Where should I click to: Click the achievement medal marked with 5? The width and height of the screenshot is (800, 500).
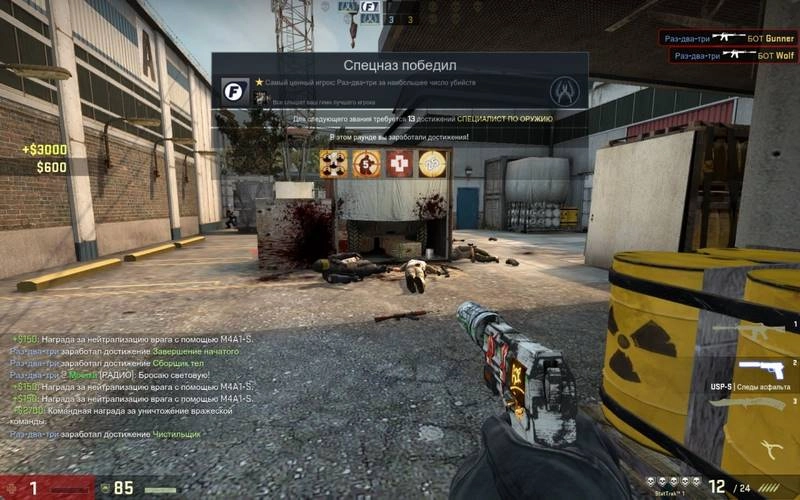coord(366,163)
